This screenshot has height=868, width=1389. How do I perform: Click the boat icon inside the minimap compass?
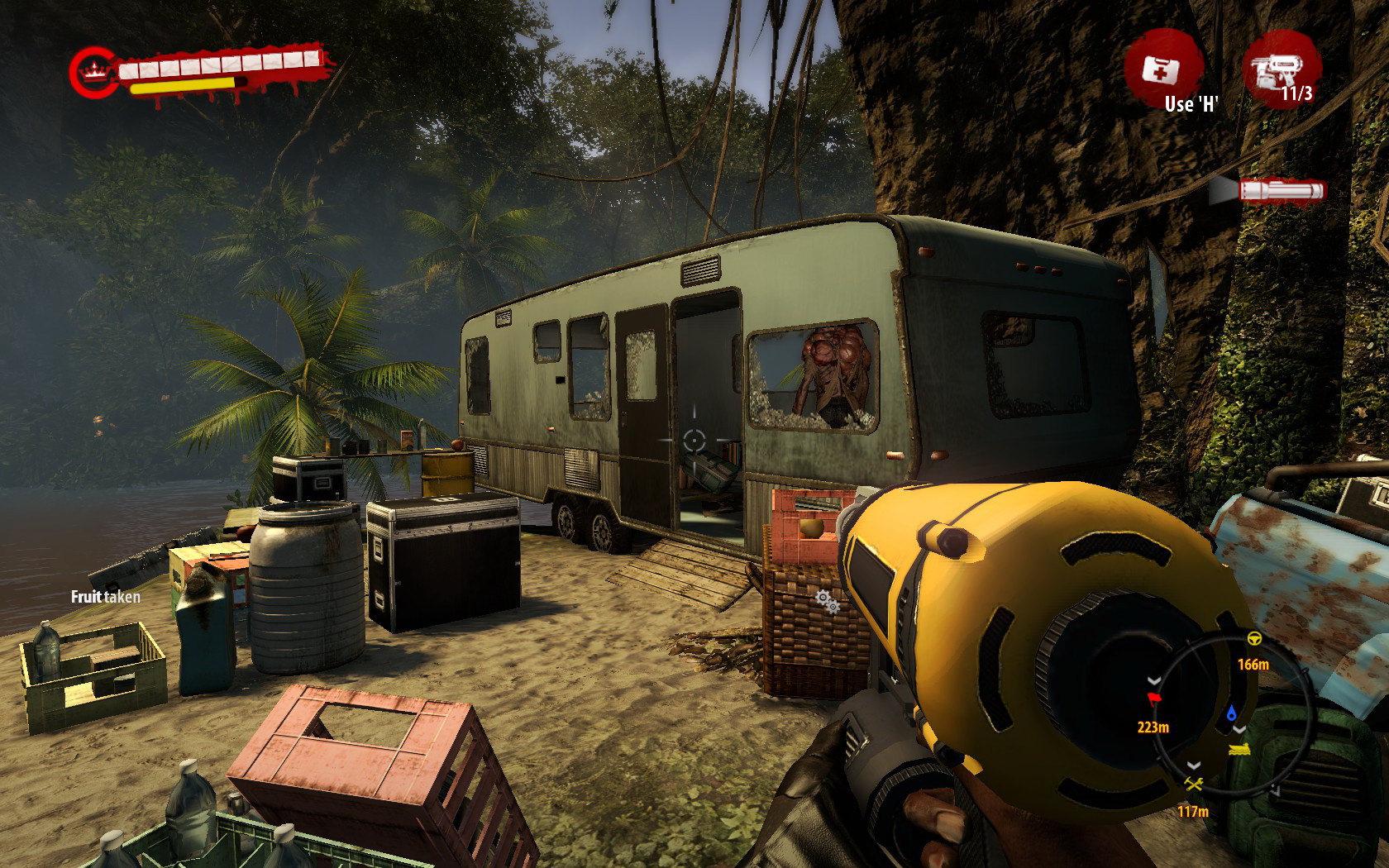click(1239, 750)
